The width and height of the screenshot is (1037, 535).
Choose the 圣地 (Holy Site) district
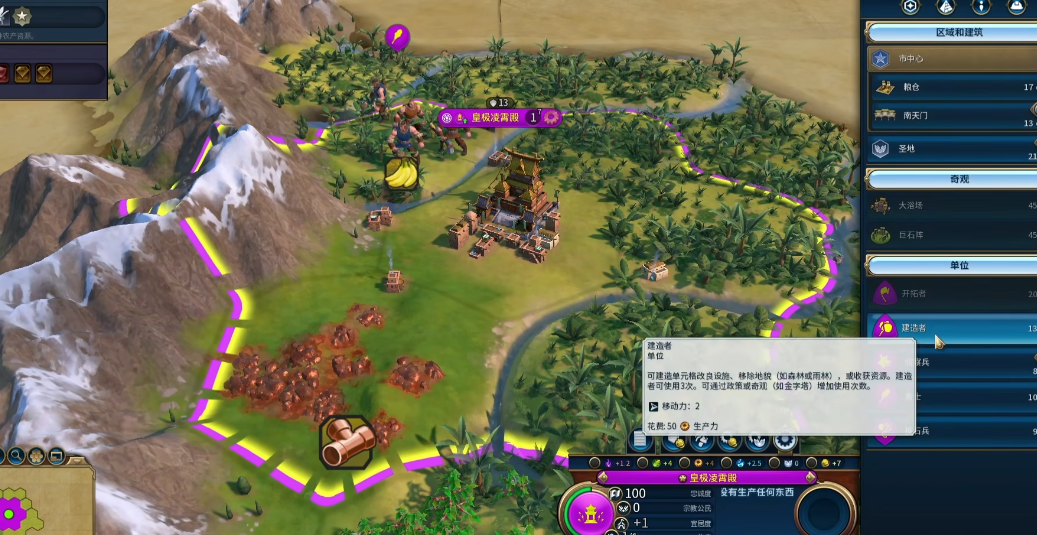coord(950,148)
